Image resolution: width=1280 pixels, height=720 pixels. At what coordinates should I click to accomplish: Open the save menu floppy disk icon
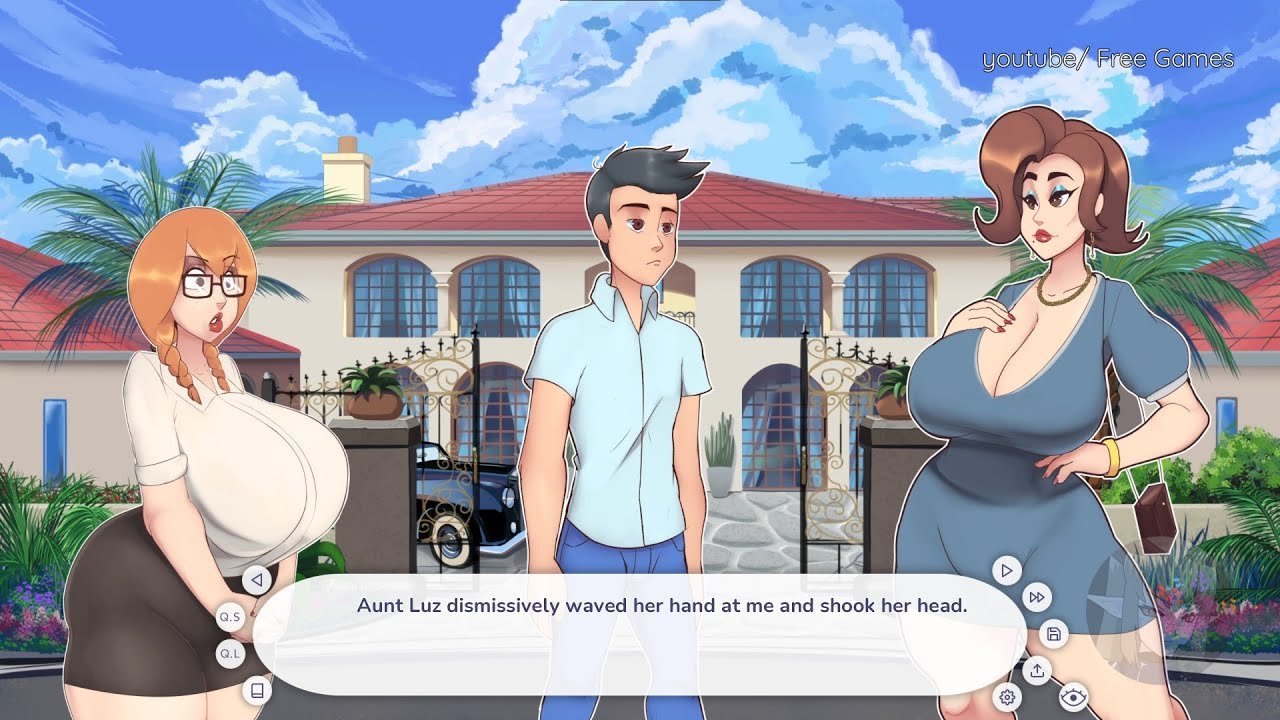point(1053,634)
